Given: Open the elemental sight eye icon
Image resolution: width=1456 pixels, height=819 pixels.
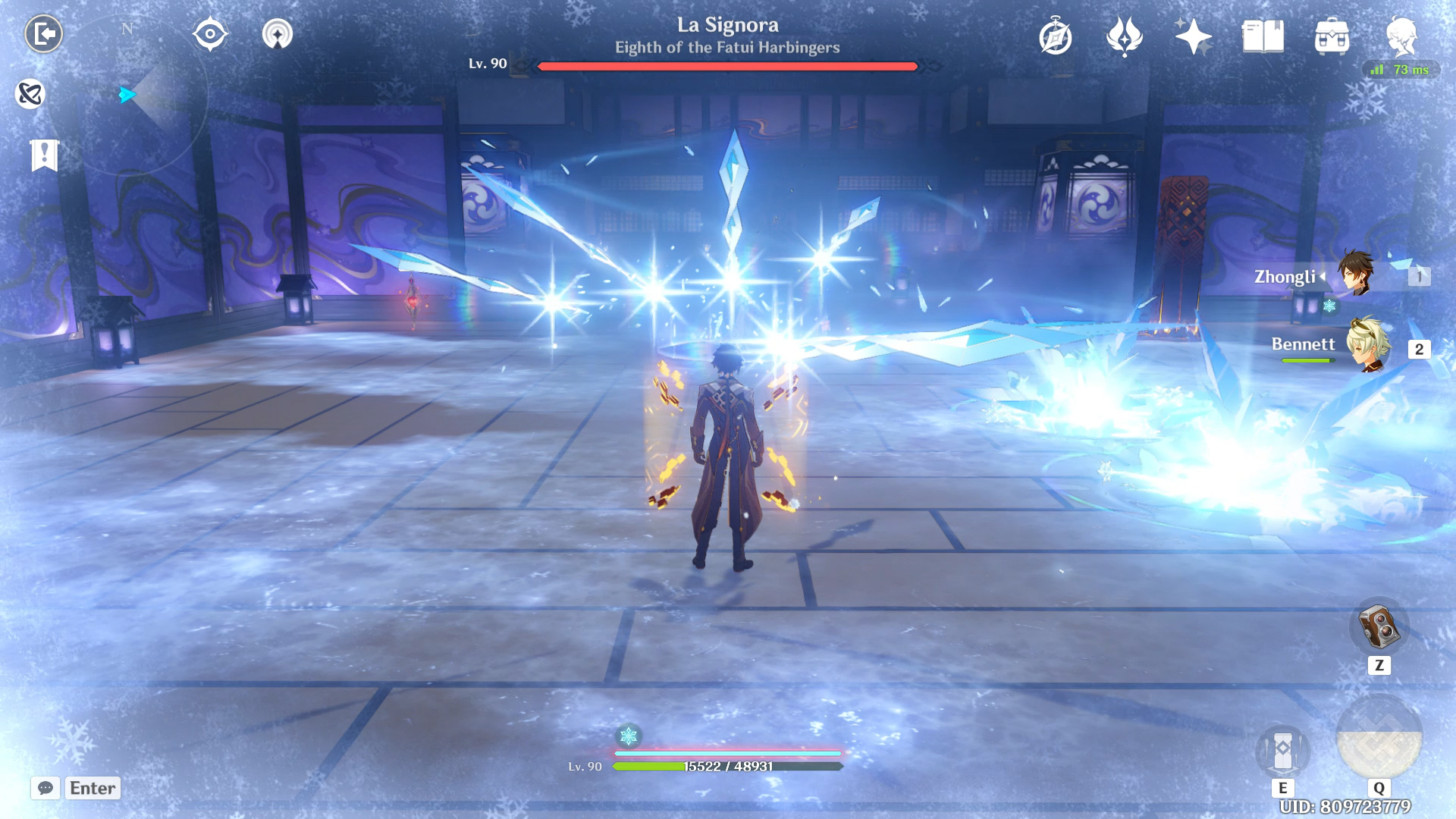Looking at the screenshot, I should 210,34.
